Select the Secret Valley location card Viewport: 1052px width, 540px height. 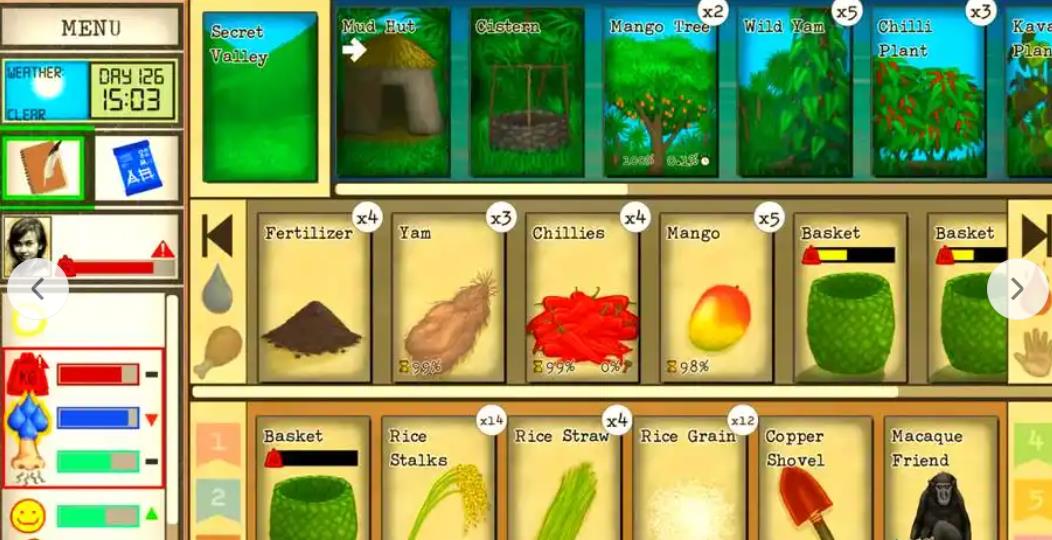(259, 97)
